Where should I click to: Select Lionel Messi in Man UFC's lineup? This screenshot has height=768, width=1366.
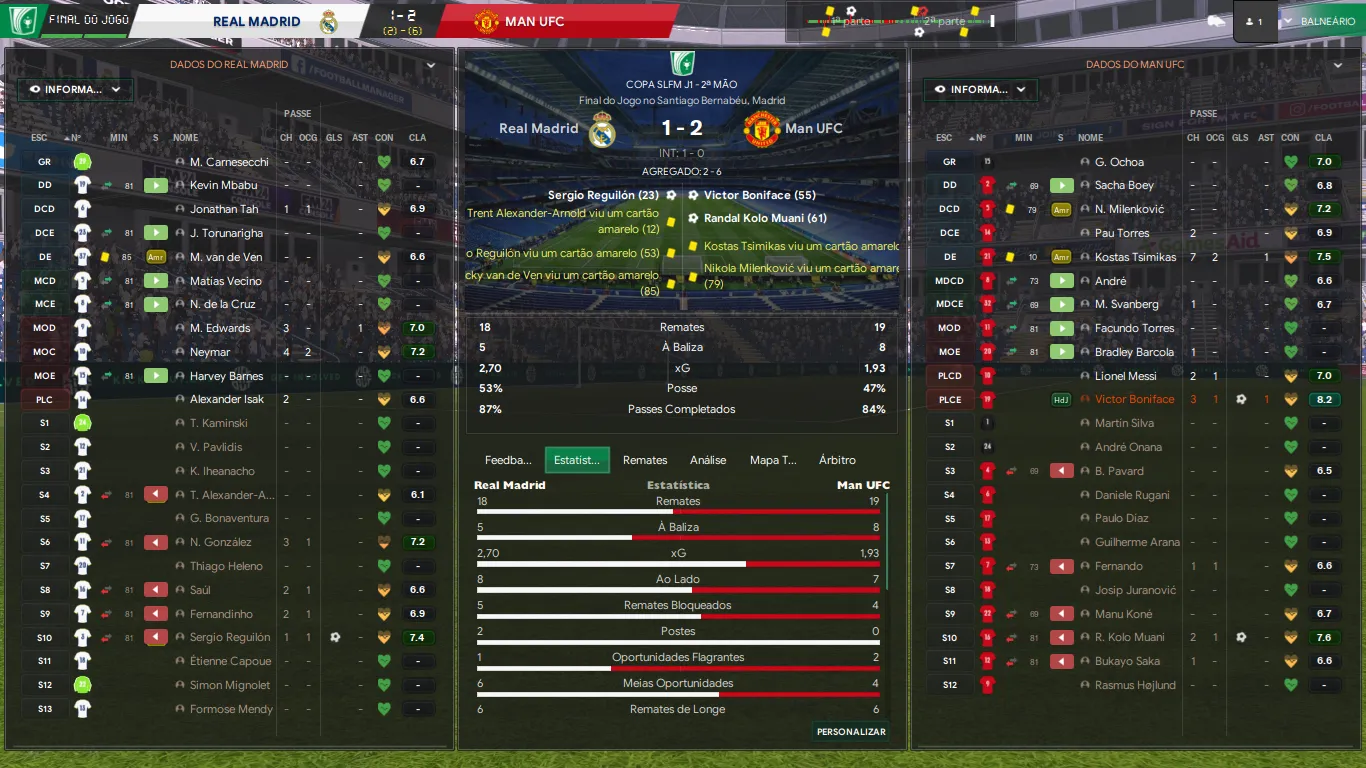click(1124, 376)
